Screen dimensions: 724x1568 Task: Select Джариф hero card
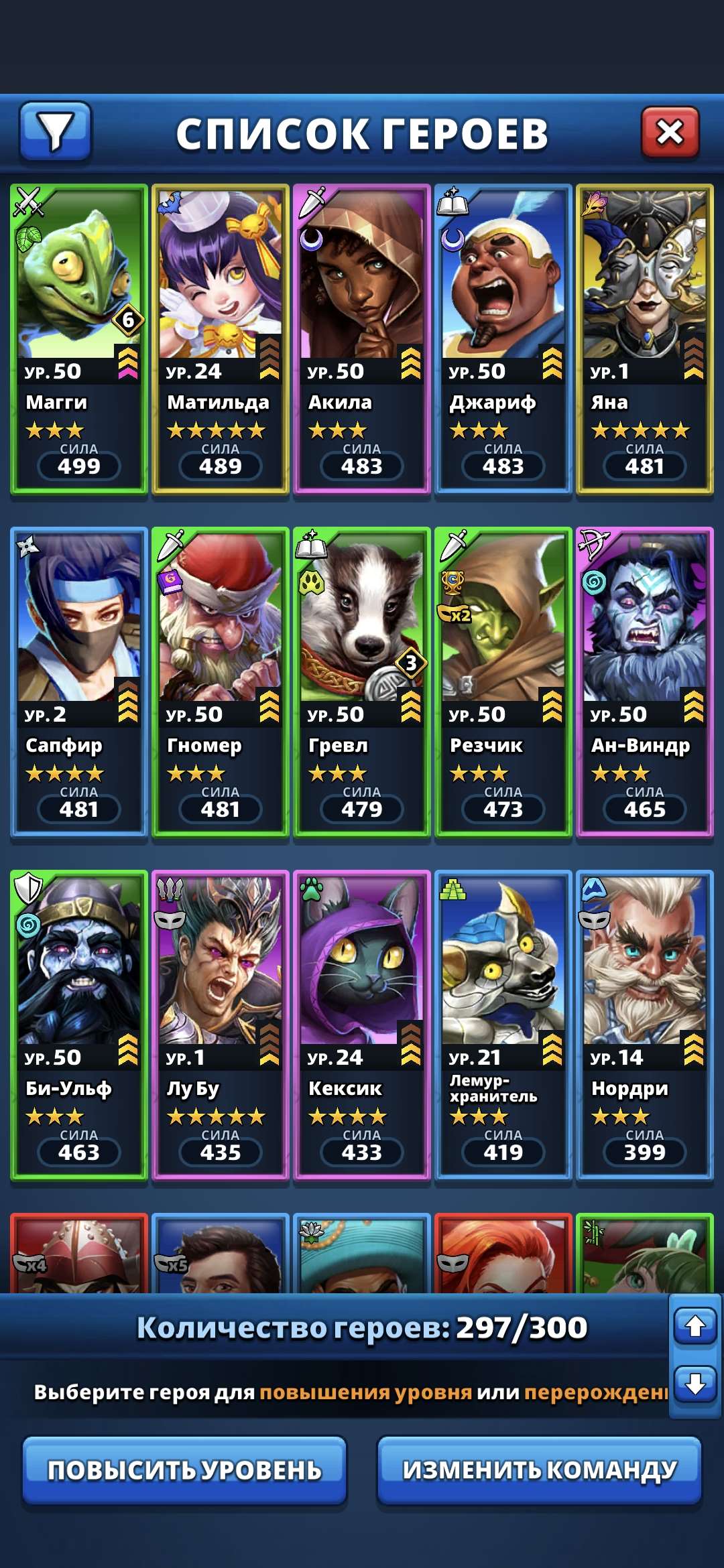coord(503,339)
